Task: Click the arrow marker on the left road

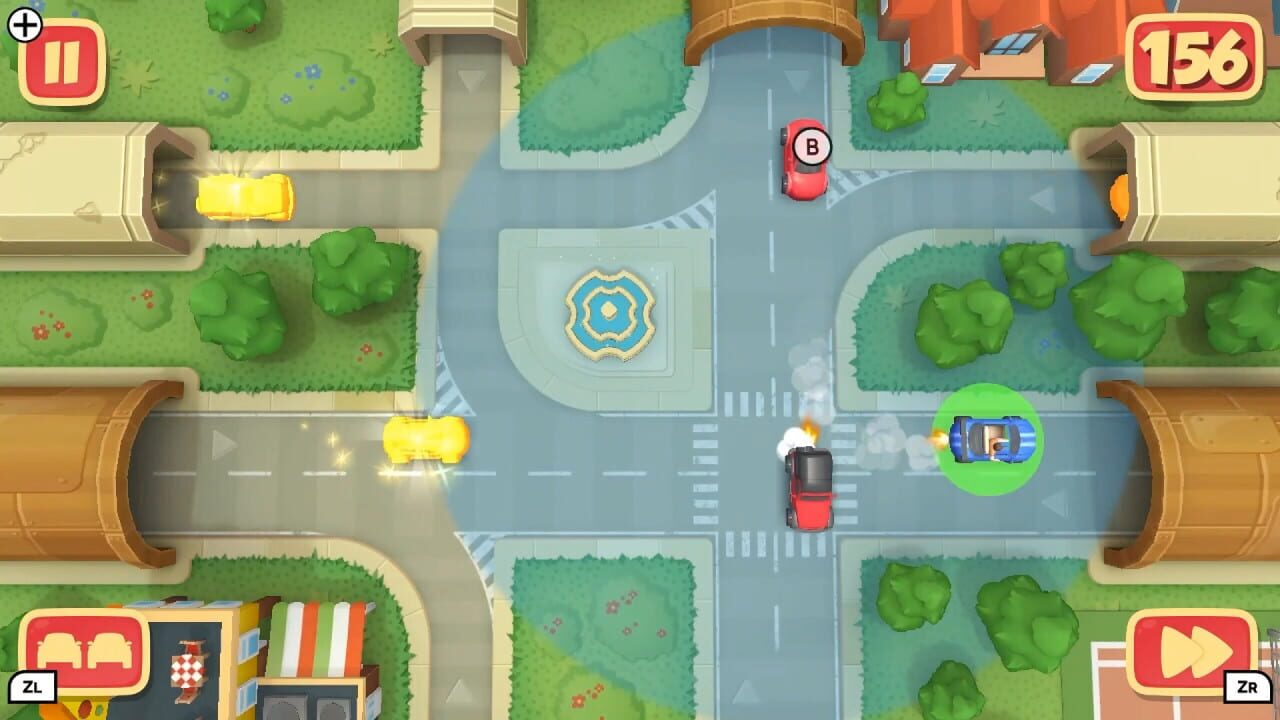Action: point(223,444)
